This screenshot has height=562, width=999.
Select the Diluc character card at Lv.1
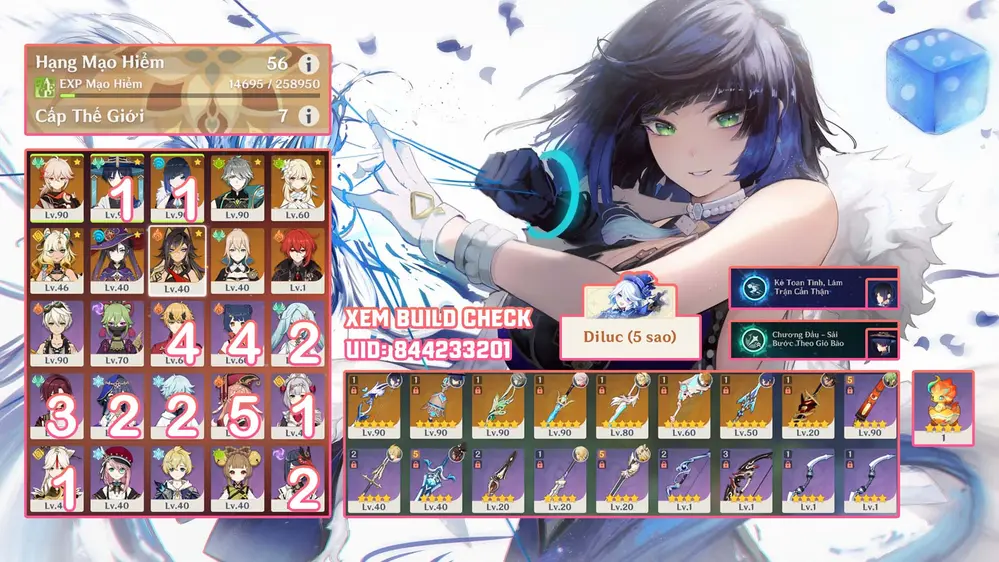tap(297, 259)
